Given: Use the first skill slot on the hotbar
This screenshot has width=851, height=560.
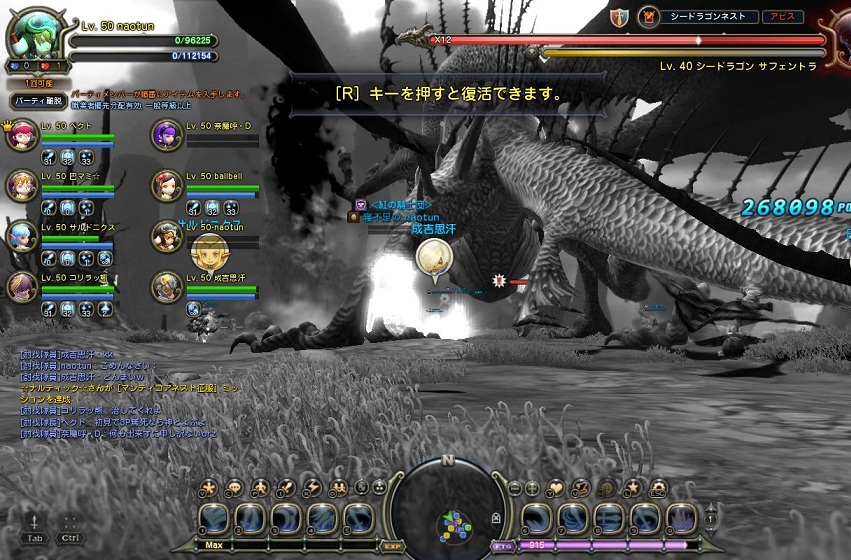Looking at the screenshot, I should pos(215,519).
